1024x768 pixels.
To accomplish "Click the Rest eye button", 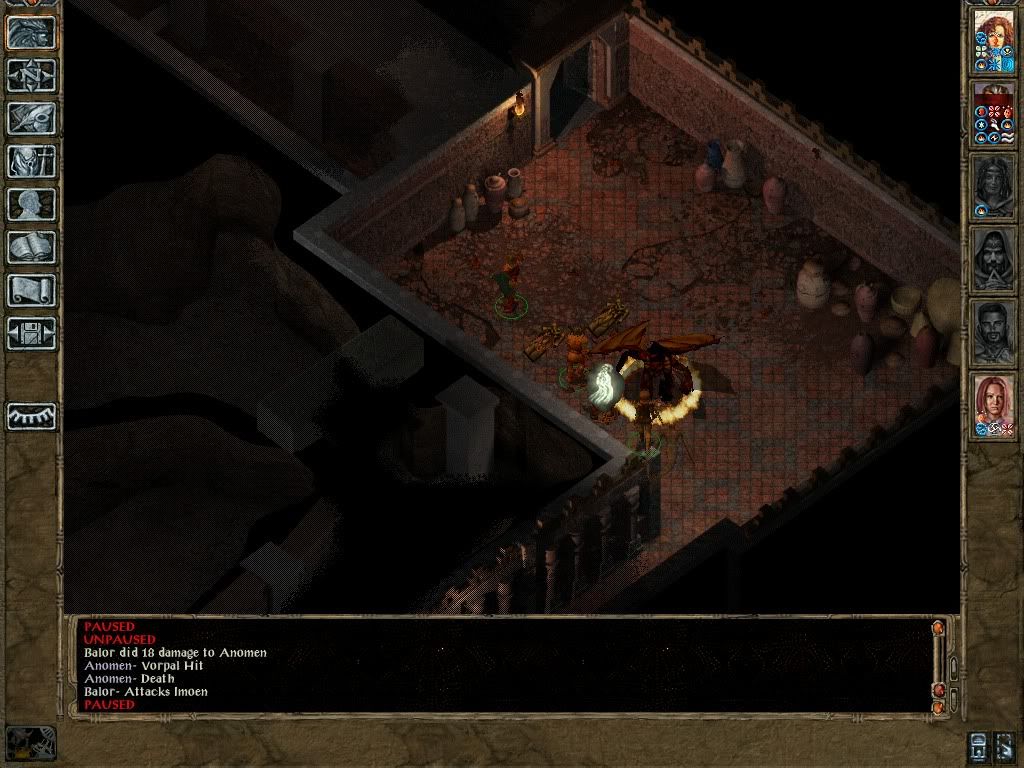I will click(x=31, y=415).
